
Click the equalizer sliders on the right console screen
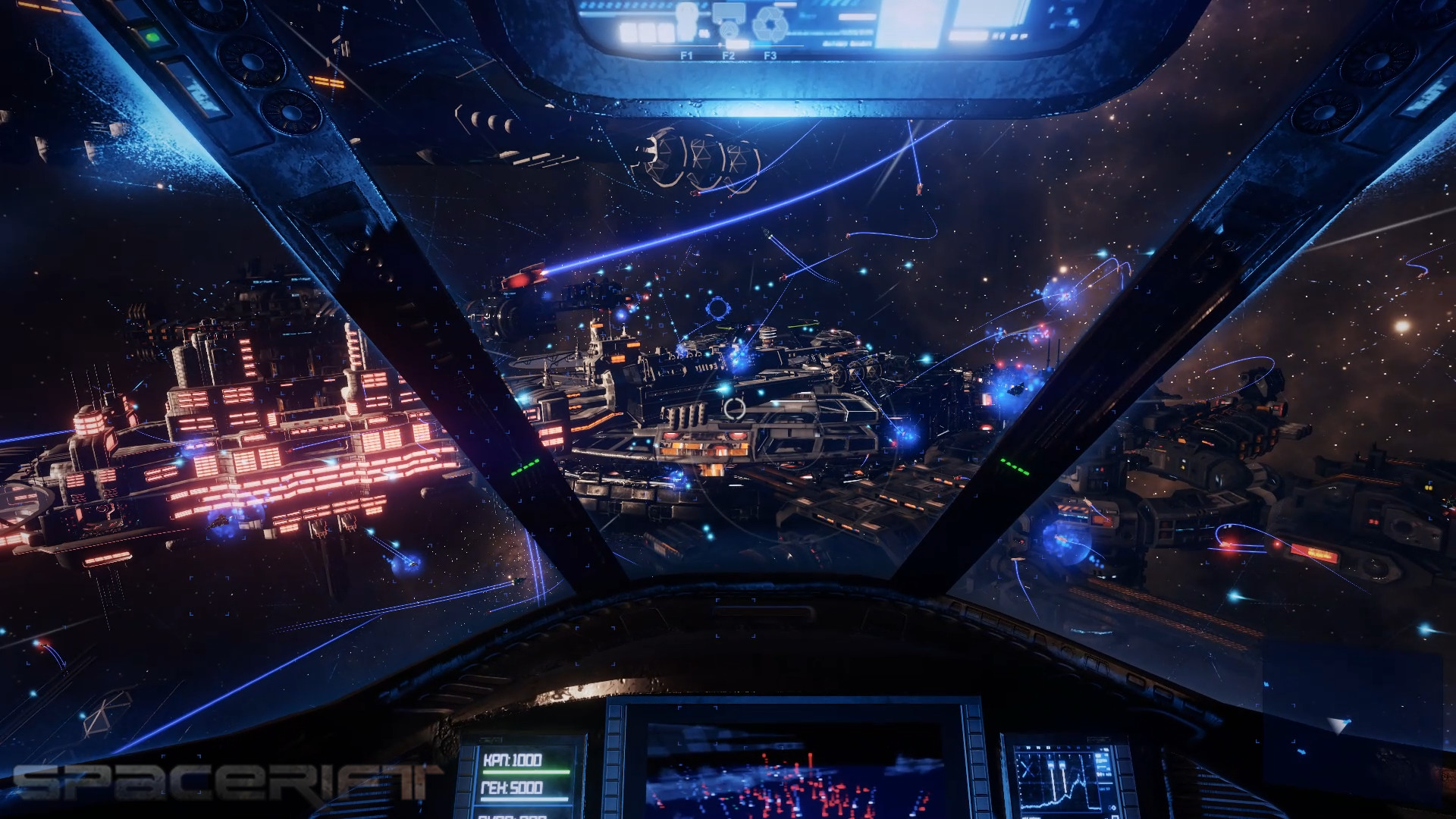(x=1057, y=764)
